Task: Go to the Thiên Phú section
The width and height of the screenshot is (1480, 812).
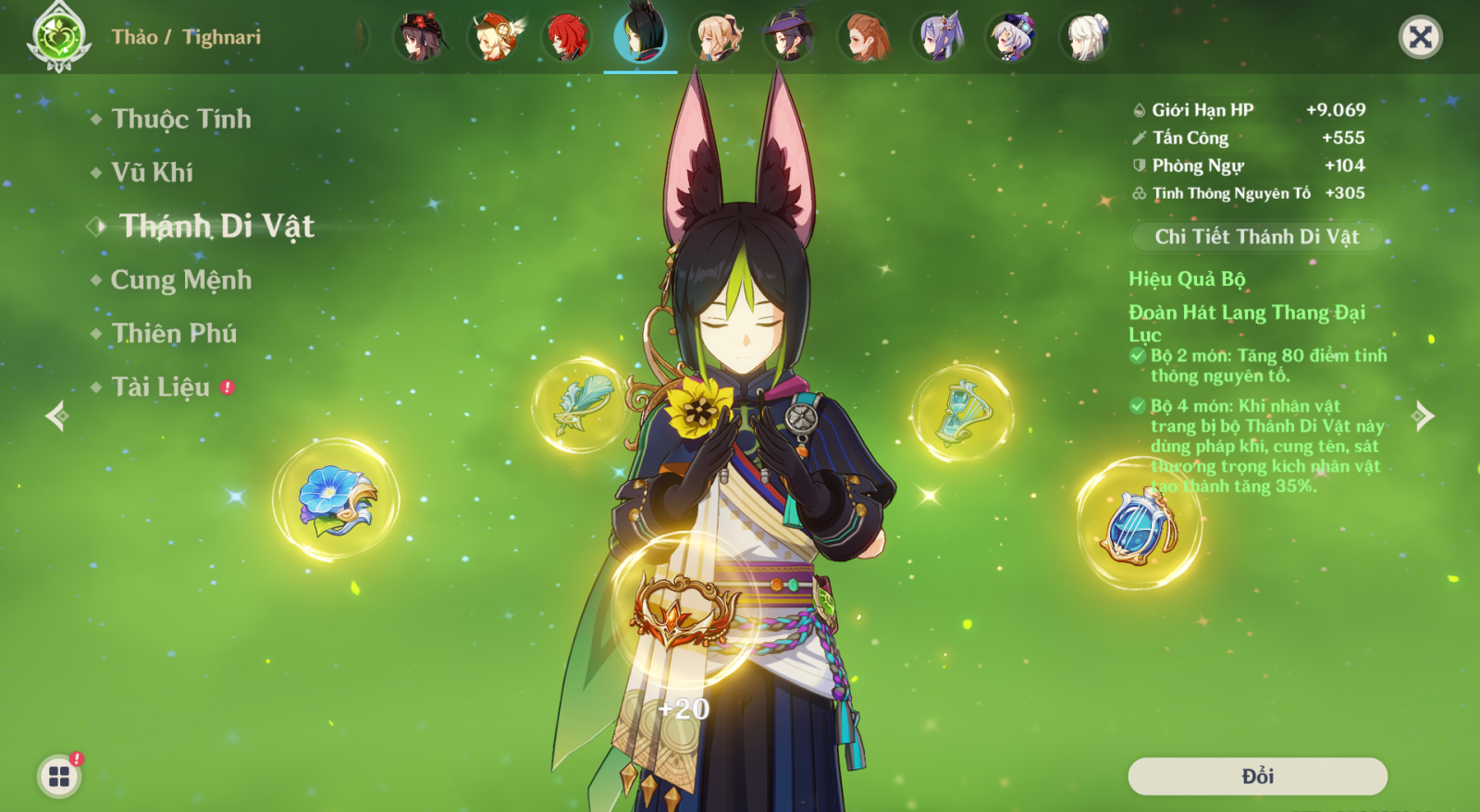Action: pyautogui.click(x=174, y=334)
